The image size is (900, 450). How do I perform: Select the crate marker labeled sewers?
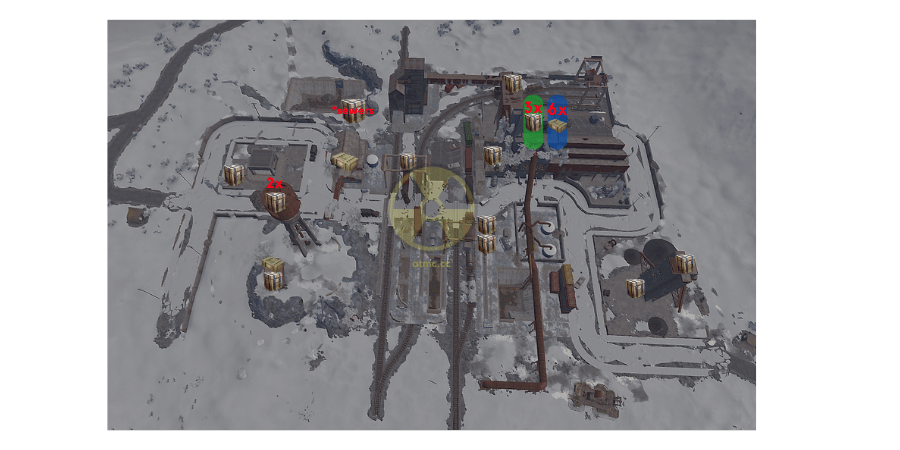click(x=352, y=108)
